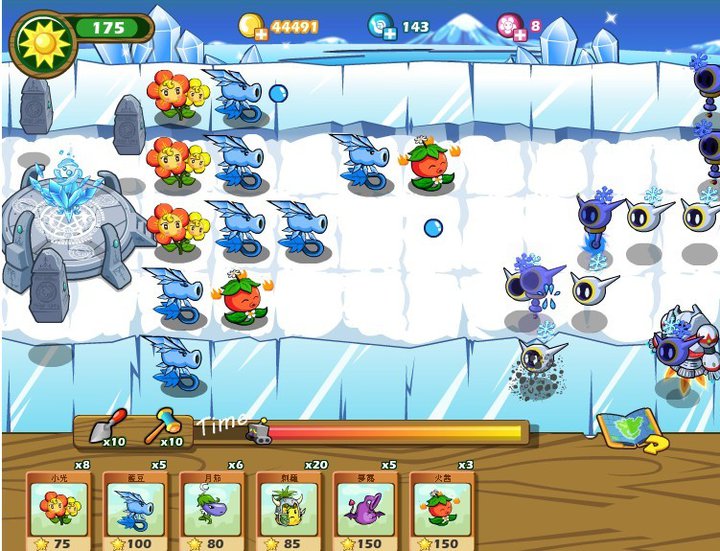The image size is (720, 551).
Task: Add more pink flower currency
Action: pos(519,34)
